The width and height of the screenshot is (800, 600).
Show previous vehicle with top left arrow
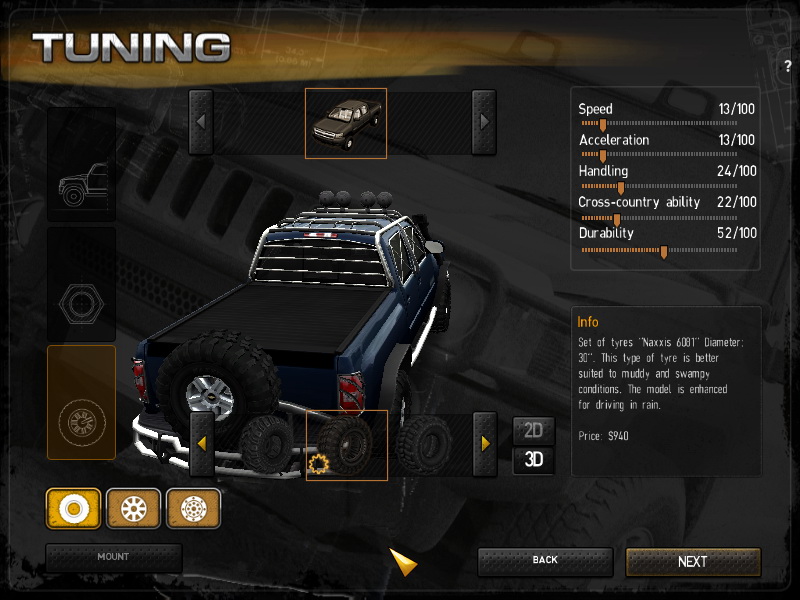[x=201, y=122]
